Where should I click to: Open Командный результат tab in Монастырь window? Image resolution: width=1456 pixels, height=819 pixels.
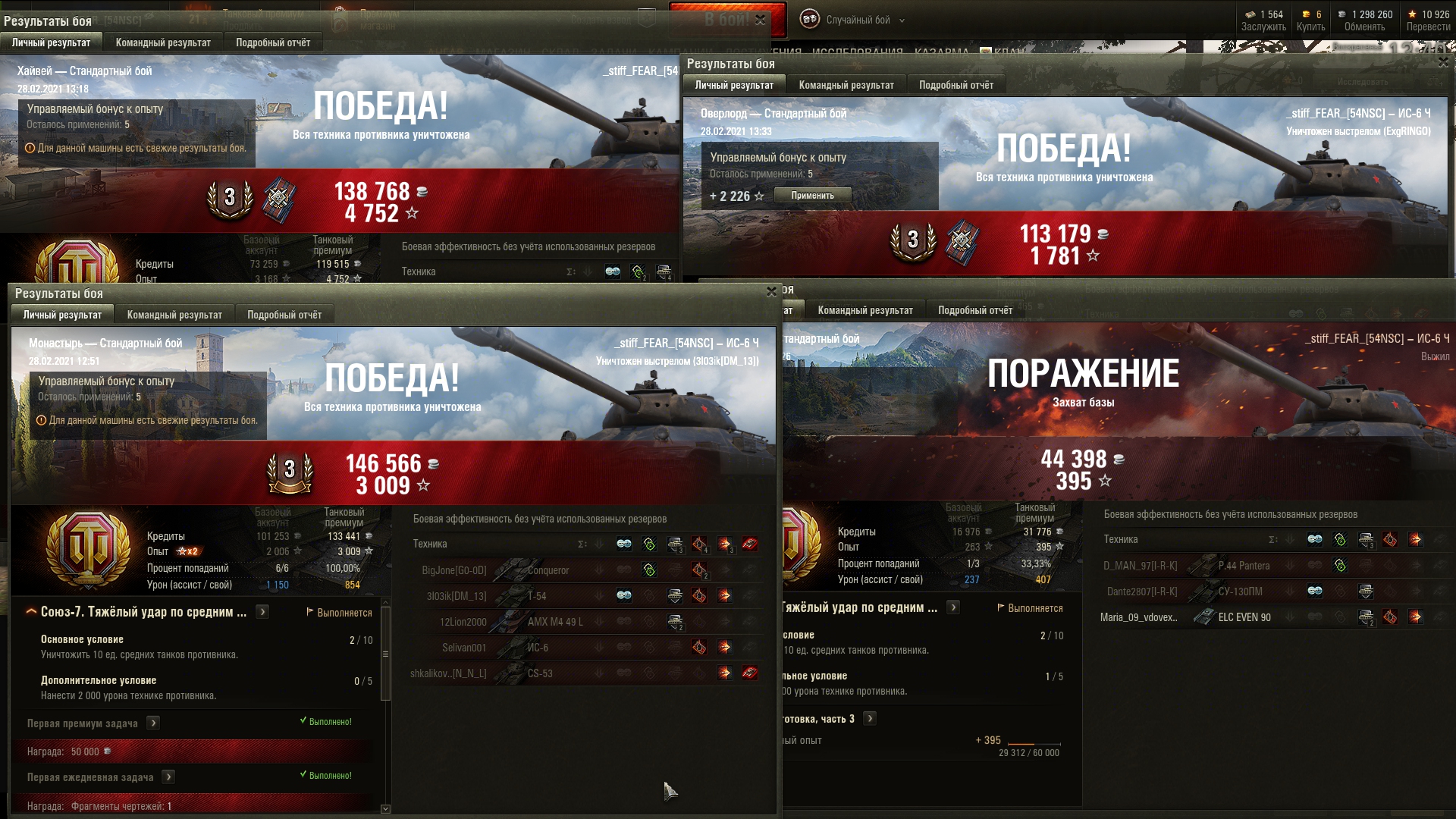point(174,315)
